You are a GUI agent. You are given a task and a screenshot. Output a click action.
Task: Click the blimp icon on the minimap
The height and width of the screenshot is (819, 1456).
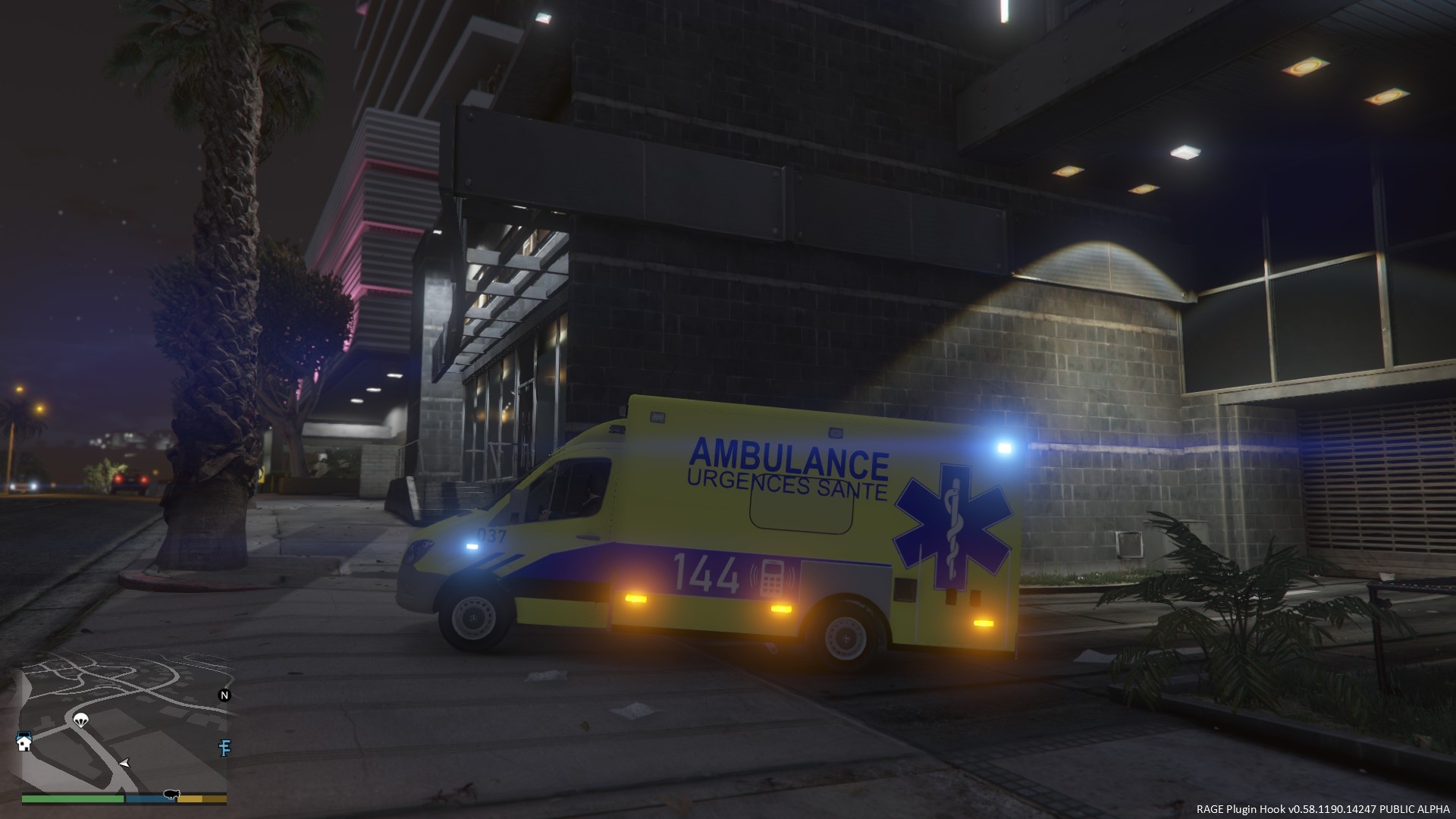pyautogui.click(x=171, y=794)
